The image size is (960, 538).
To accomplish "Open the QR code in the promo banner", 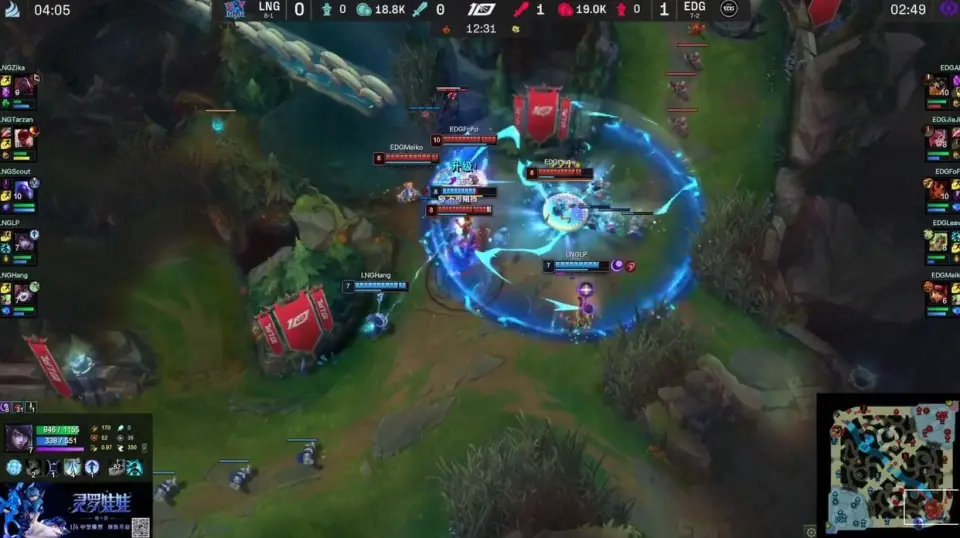I will pyautogui.click(x=139, y=526).
